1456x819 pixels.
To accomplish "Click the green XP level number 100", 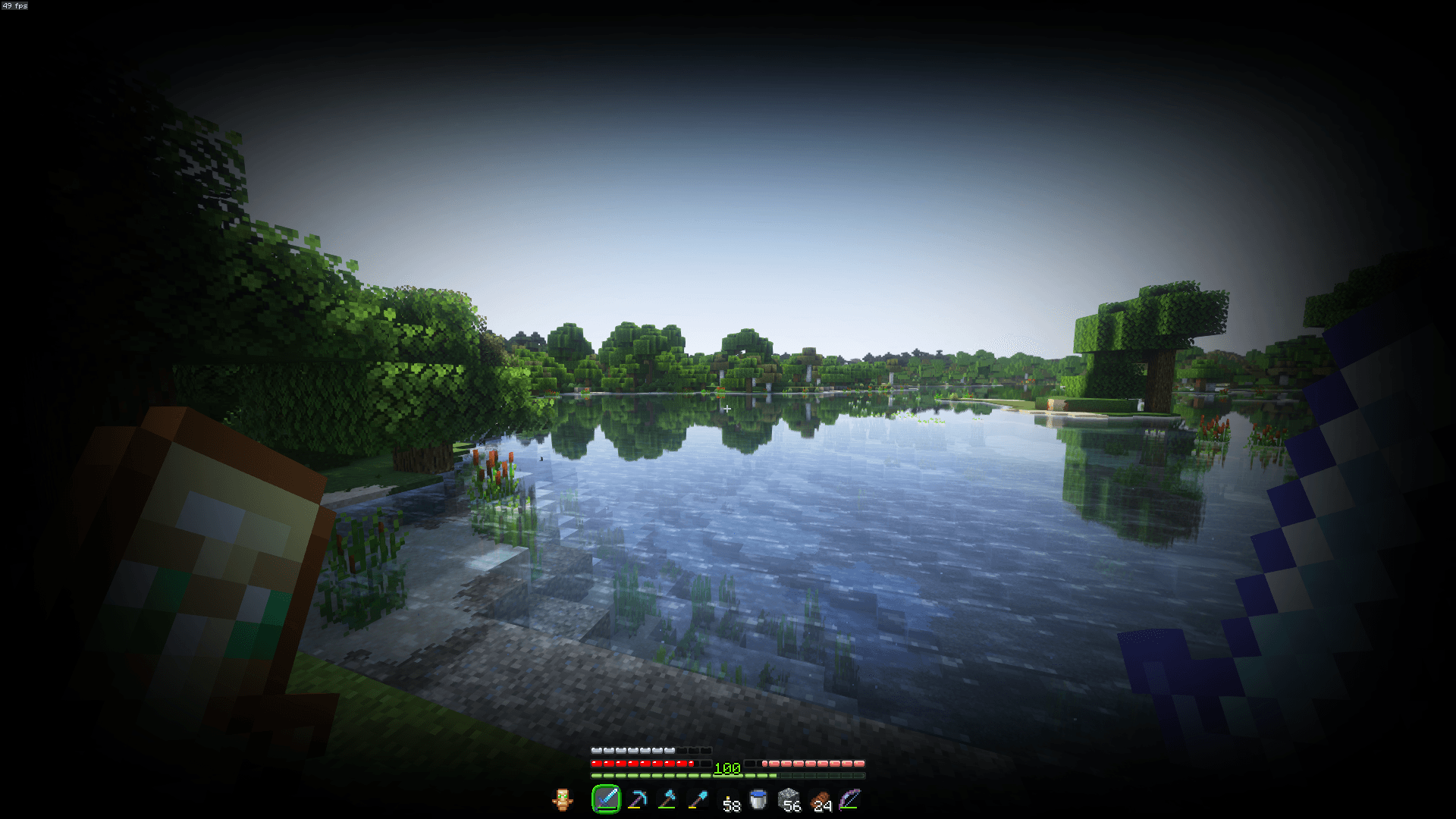I will pyautogui.click(x=726, y=767).
